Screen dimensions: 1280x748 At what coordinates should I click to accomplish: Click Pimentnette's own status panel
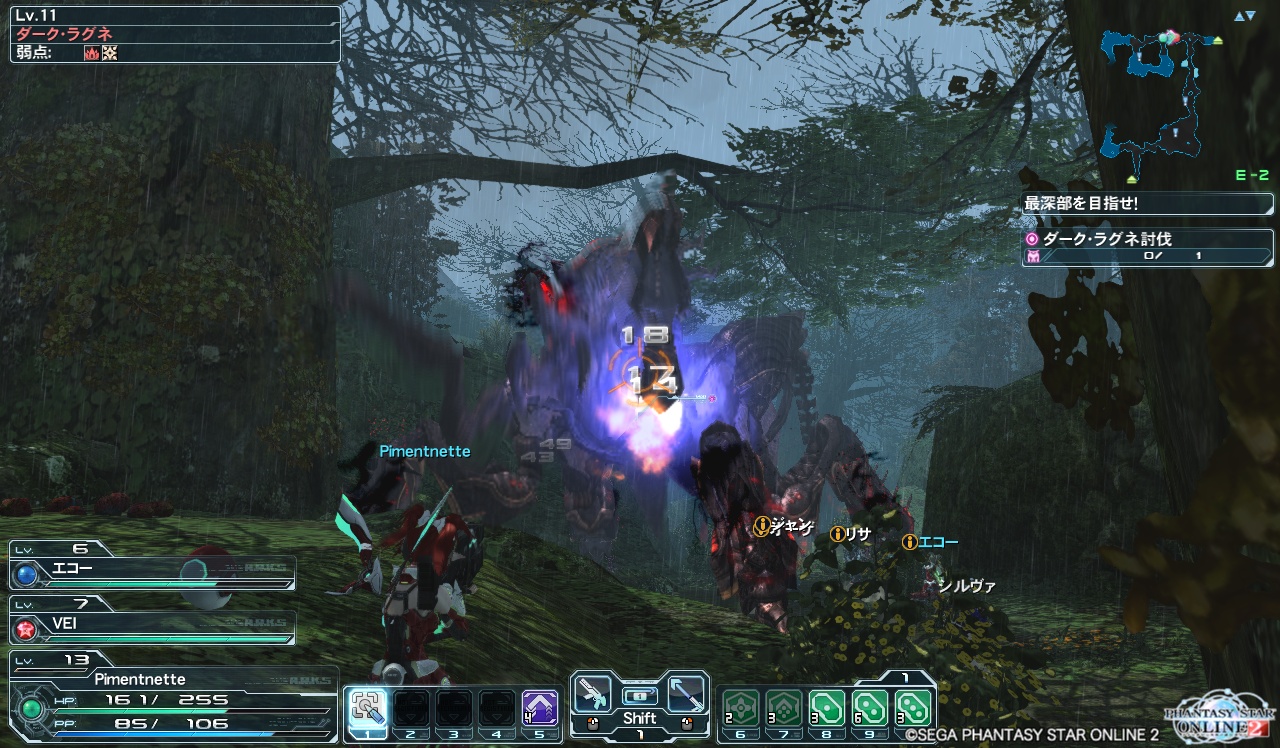tap(170, 699)
